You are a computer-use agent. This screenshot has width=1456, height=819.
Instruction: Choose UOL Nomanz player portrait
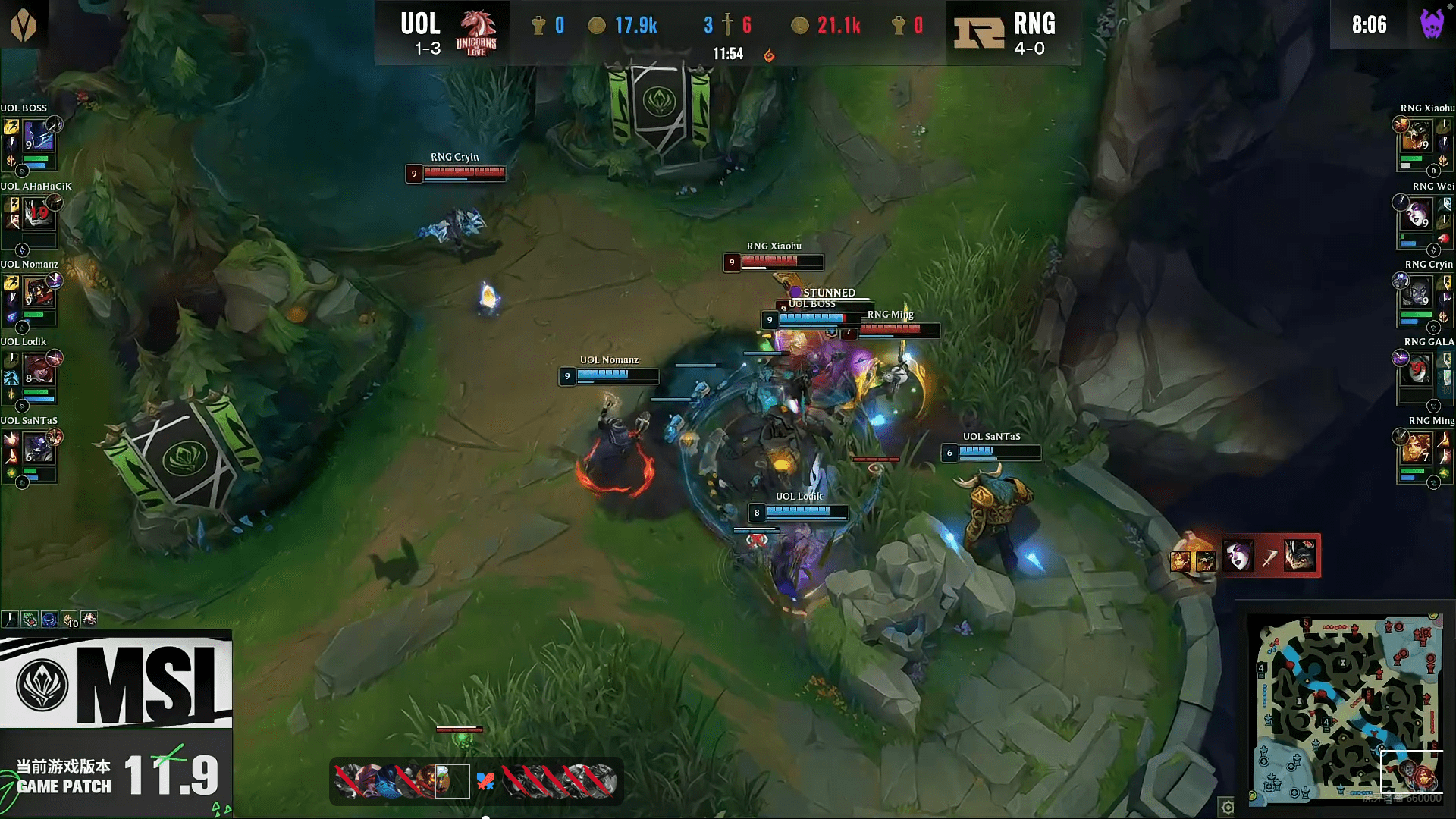pyautogui.click(x=38, y=293)
